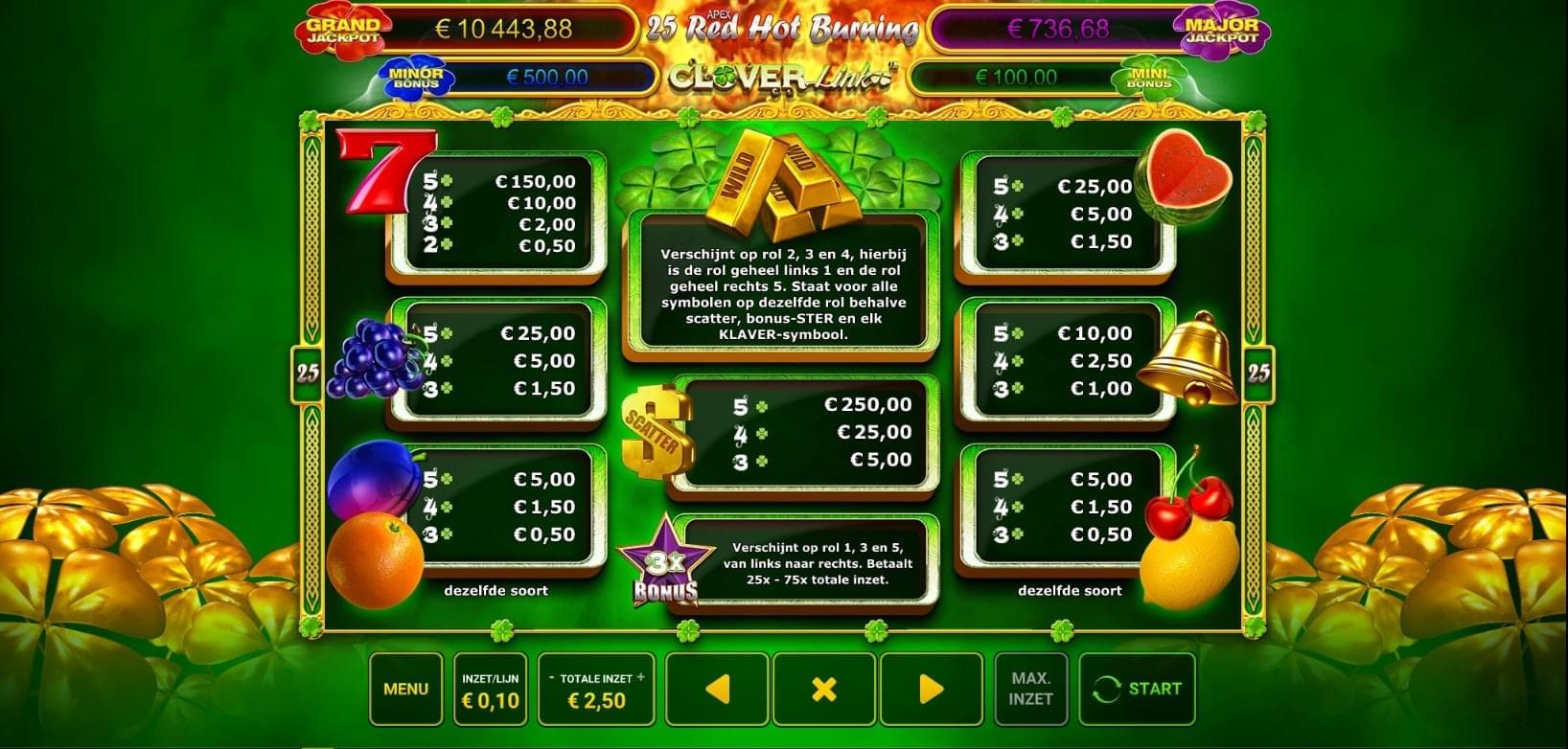Close the paytable with the X button
This screenshot has height=749, width=1568.
click(x=825, y=687)
